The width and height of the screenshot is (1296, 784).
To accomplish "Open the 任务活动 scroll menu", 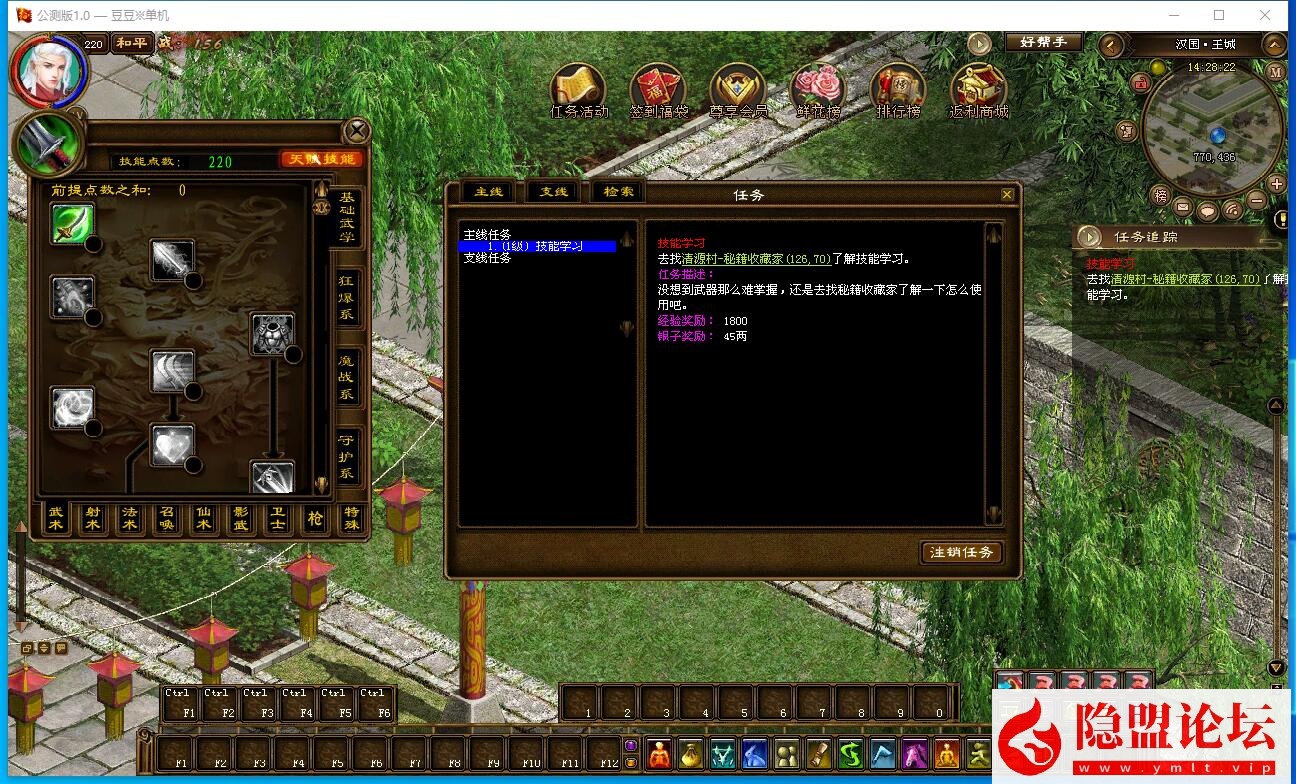I will pos(578,90).
